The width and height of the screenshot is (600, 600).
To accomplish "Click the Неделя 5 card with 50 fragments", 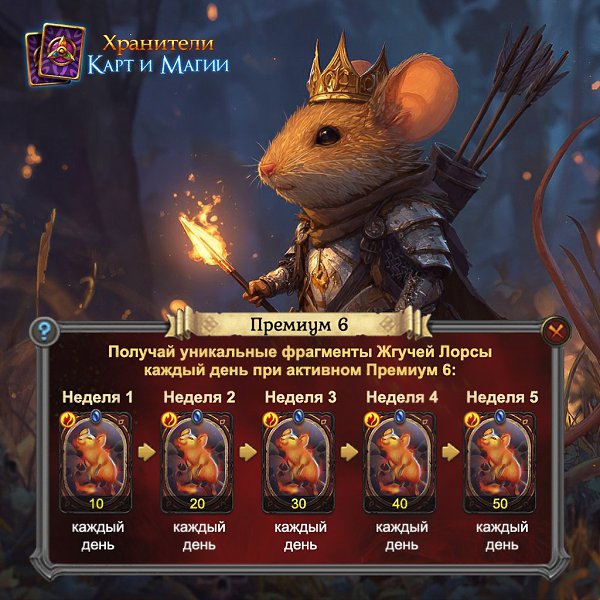I will (x=502, y=458).
